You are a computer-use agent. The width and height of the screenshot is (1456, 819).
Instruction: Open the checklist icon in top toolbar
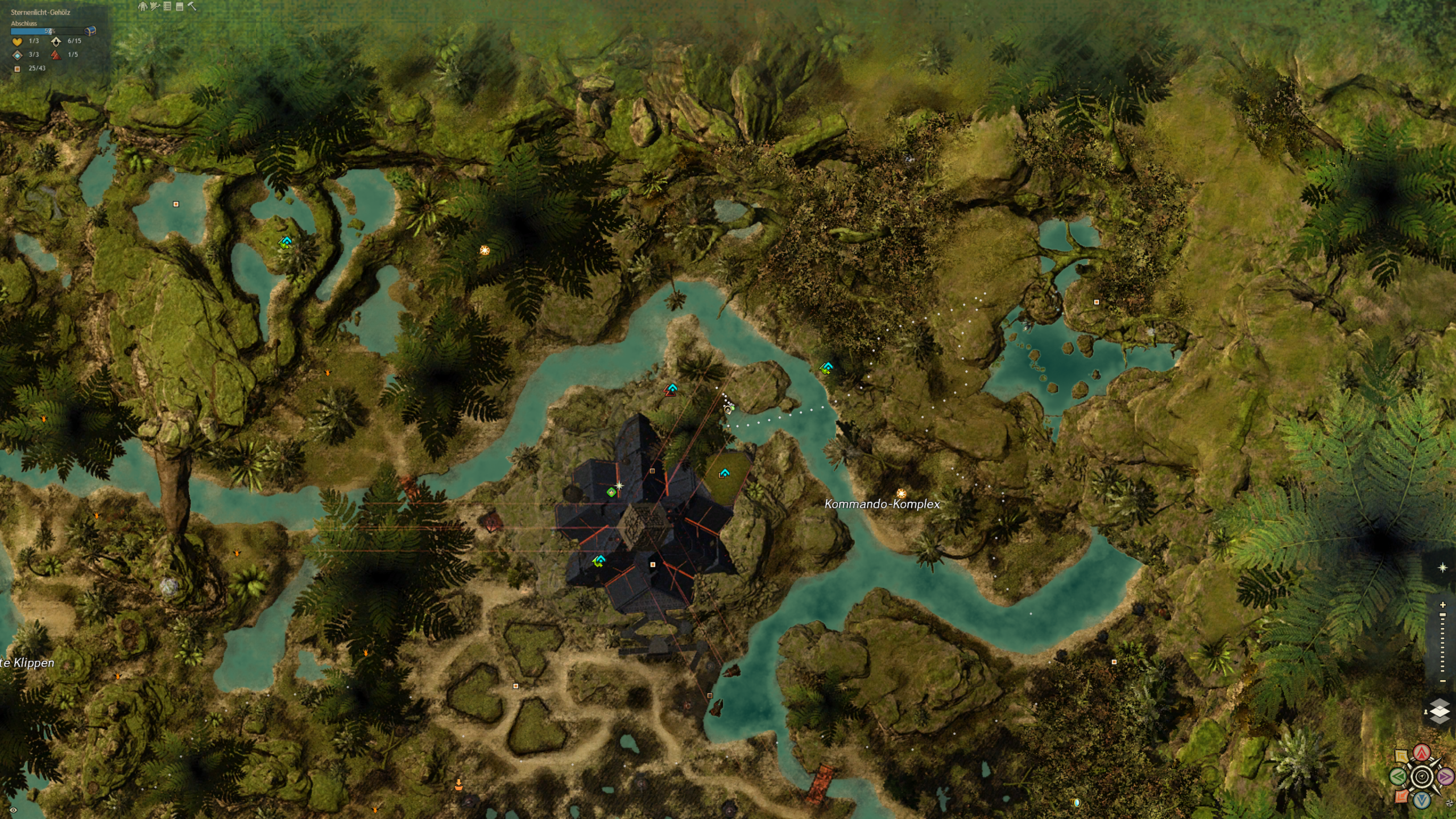coord(167,6)
